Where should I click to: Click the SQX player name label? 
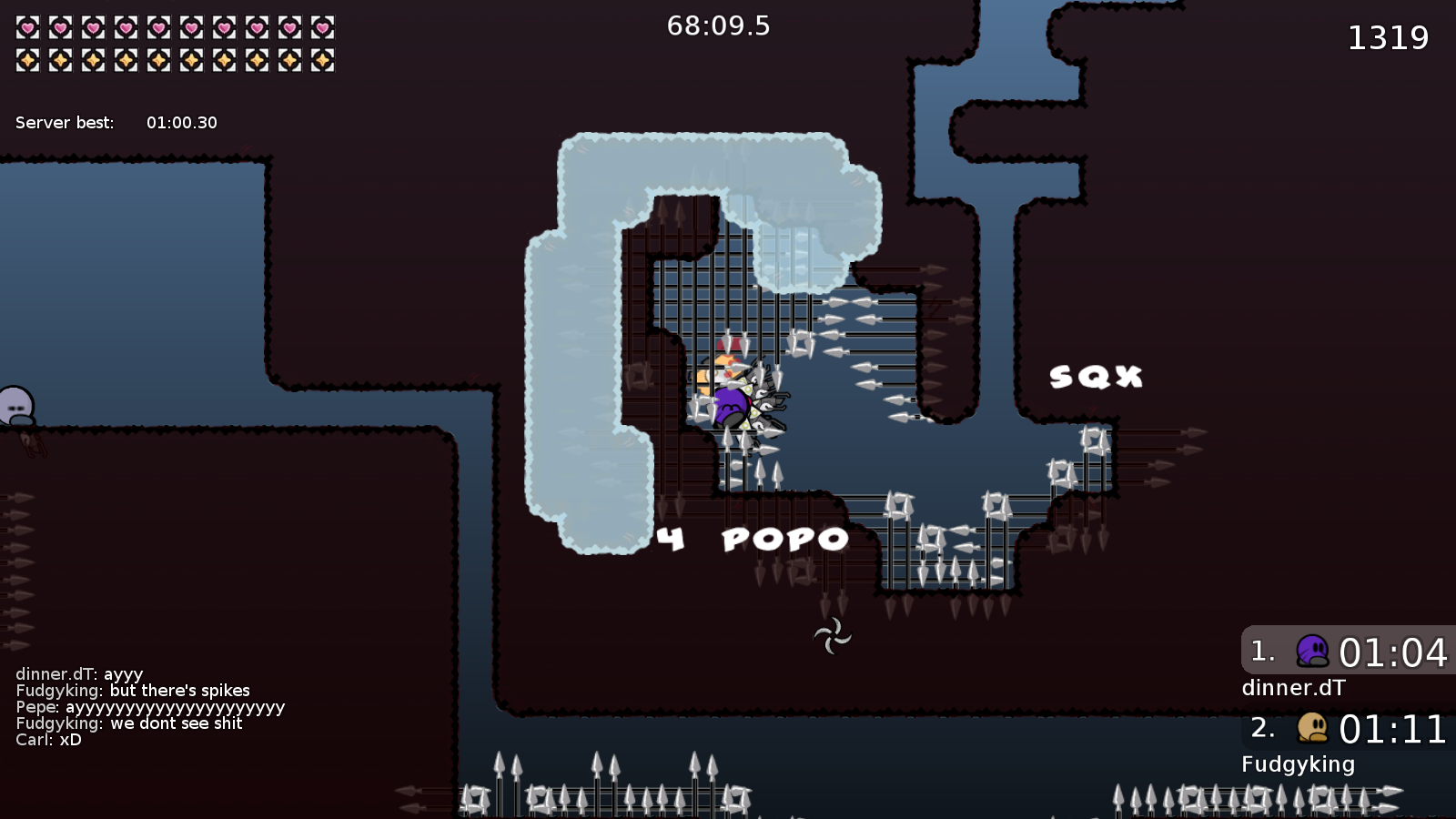click(x=1095, y=375)
